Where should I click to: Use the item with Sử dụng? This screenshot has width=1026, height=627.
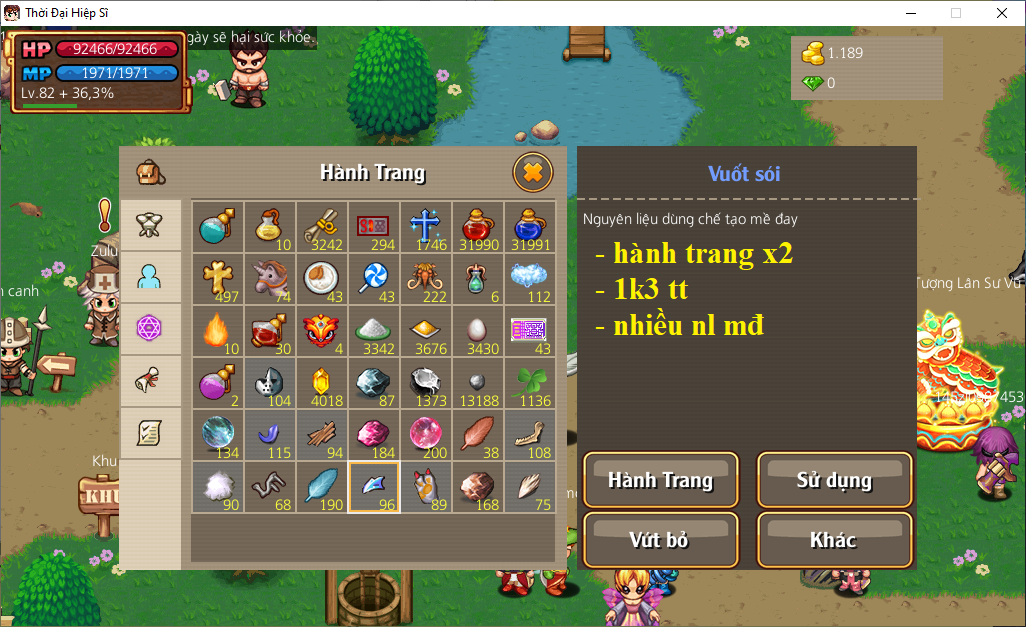tap(834, 480)
